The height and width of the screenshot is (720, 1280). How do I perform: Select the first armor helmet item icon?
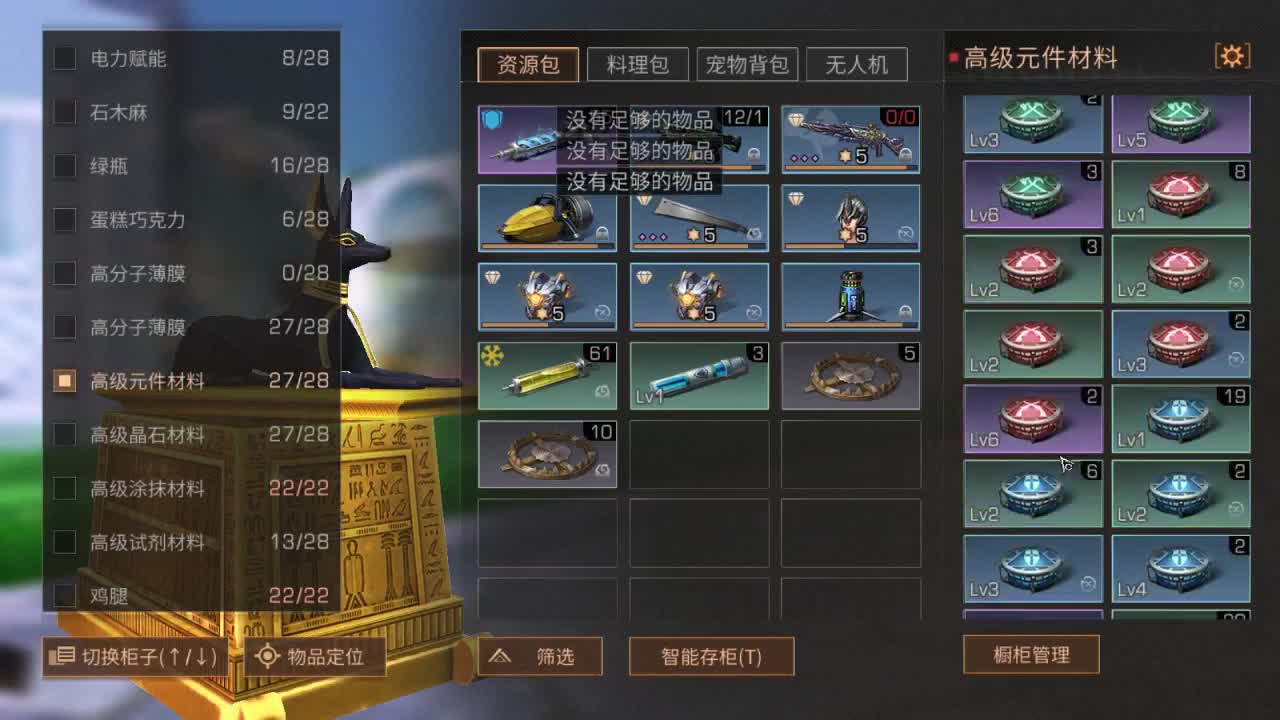coord(548,296)
